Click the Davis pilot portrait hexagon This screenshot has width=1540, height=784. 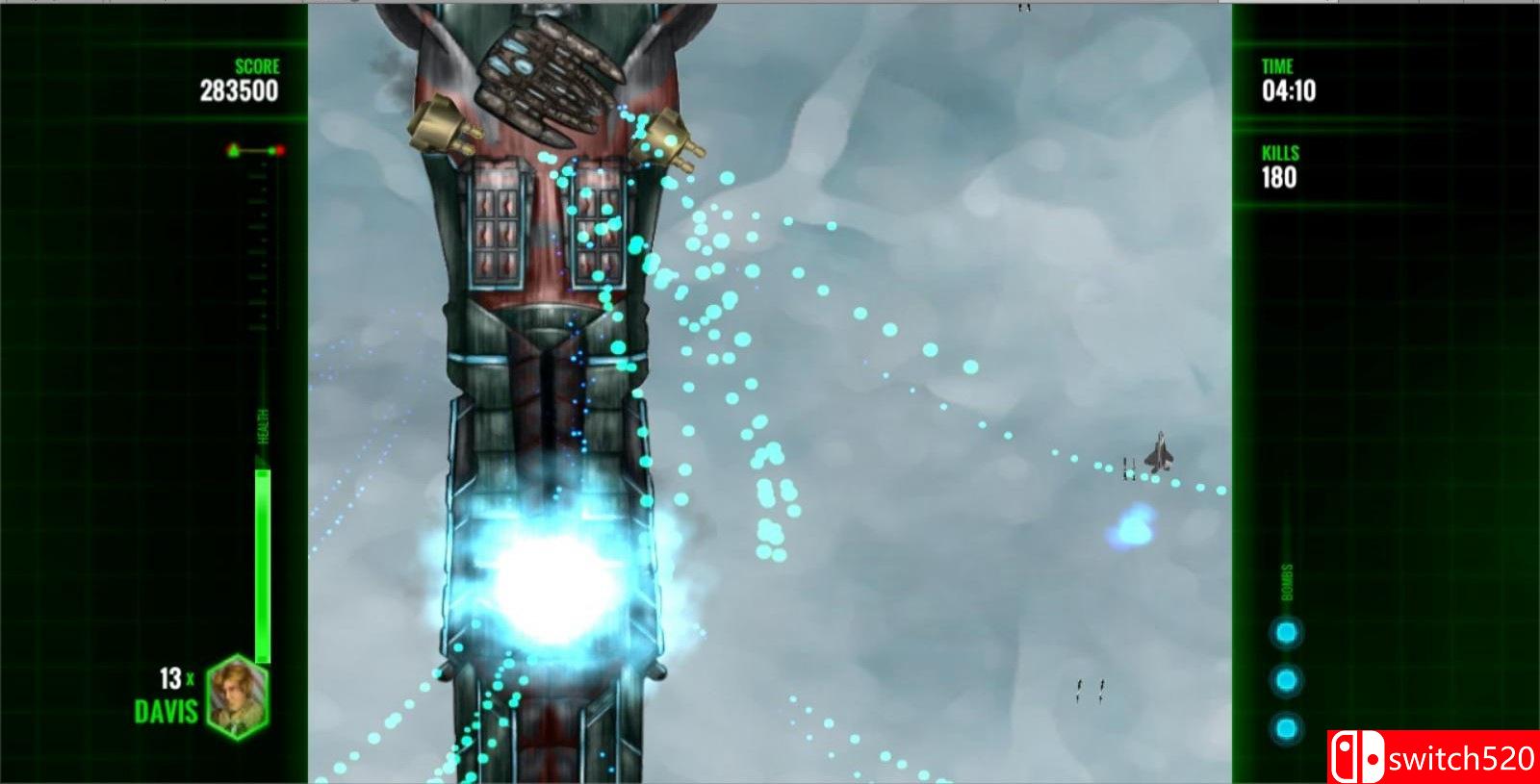click(x=239, y=695)
